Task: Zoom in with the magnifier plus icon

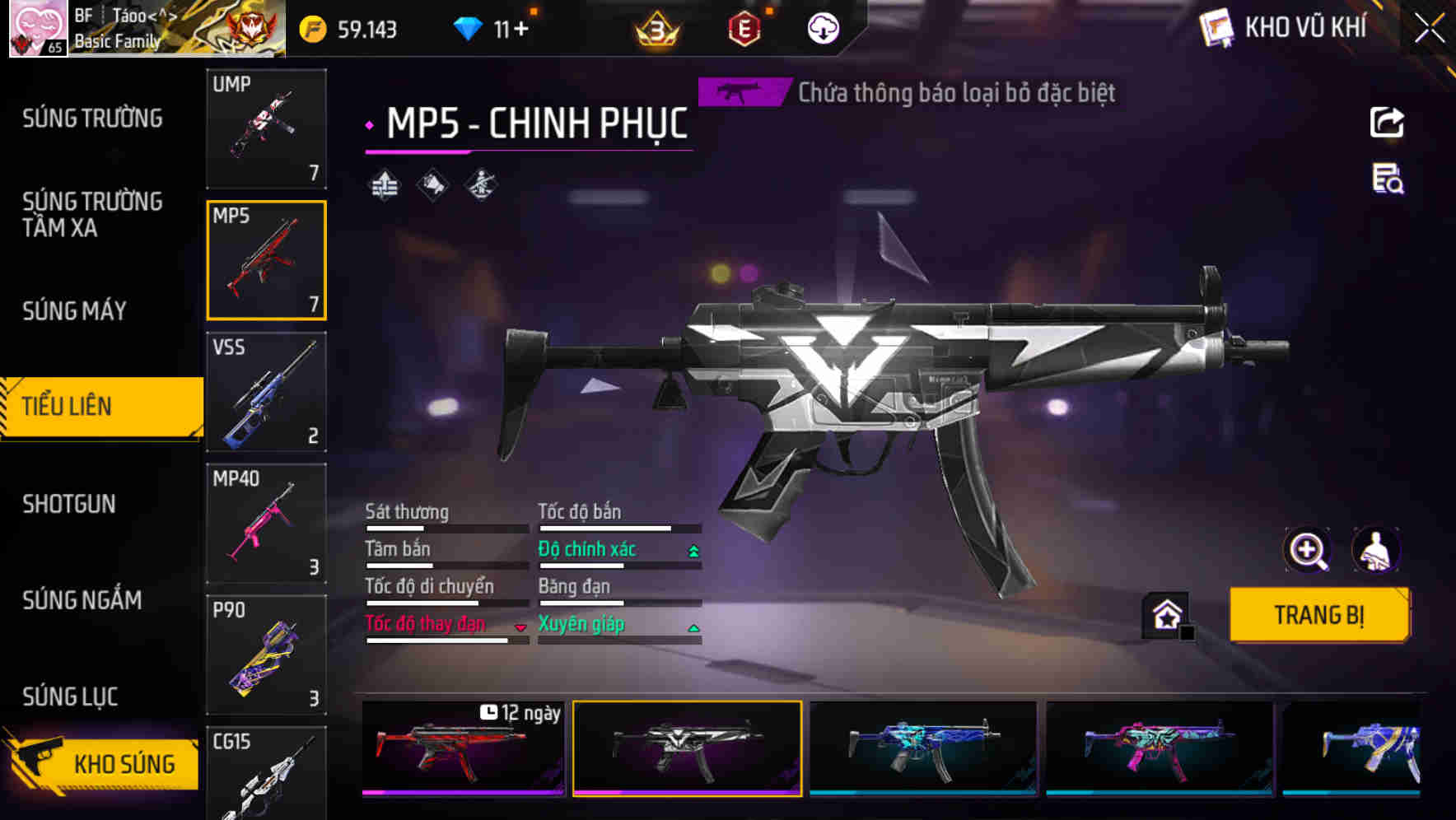Action: pyautogui.click(x=1307, y=550)
